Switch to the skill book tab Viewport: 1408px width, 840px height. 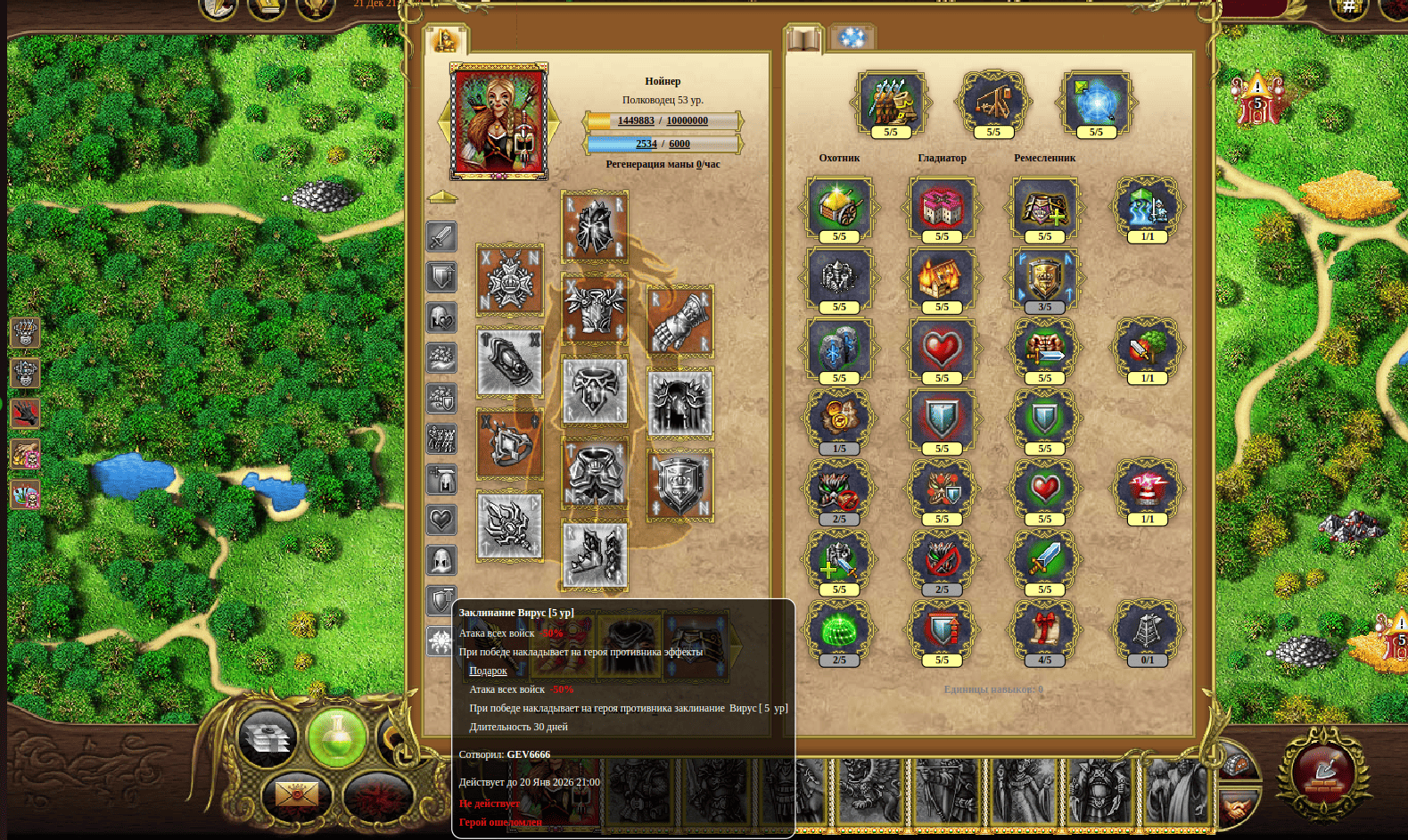[x=803, y=40]
